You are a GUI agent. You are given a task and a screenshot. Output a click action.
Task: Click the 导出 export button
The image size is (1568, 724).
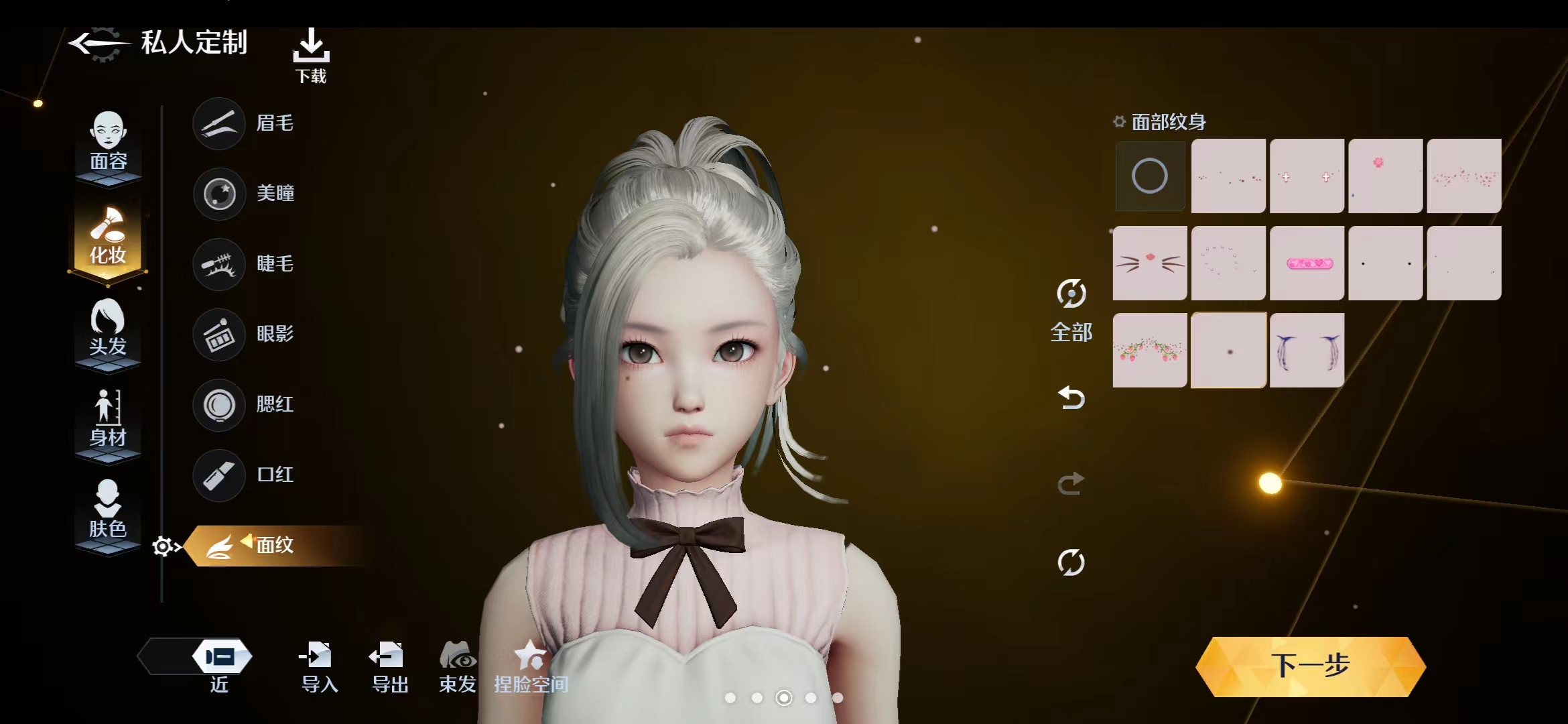pos(389,666)
